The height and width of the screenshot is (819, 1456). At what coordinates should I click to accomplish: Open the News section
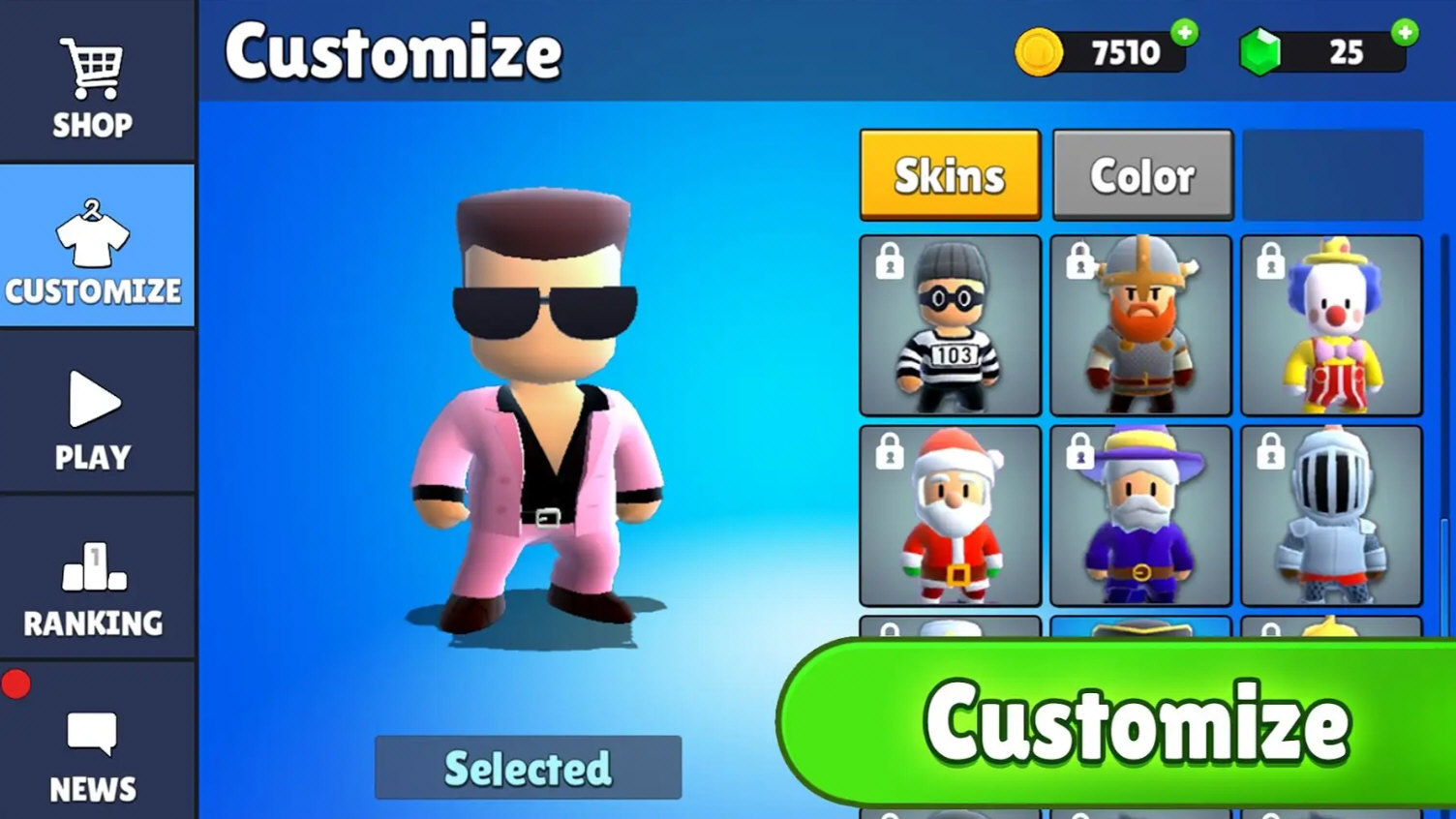coord(94,753)
